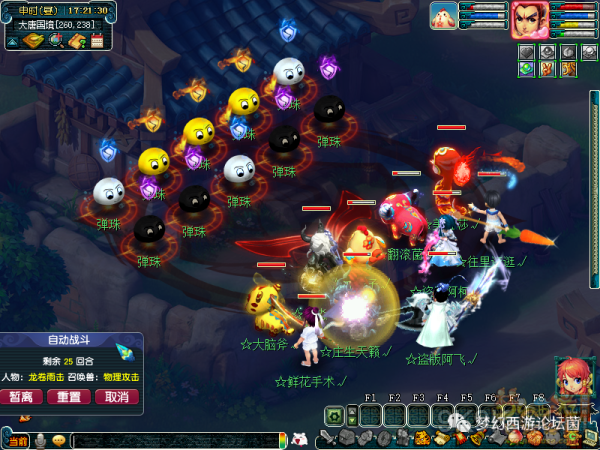Screen dimensions: 600x450
Task: Reset auto-battle with the 重置 button
Action: point(69,396)
